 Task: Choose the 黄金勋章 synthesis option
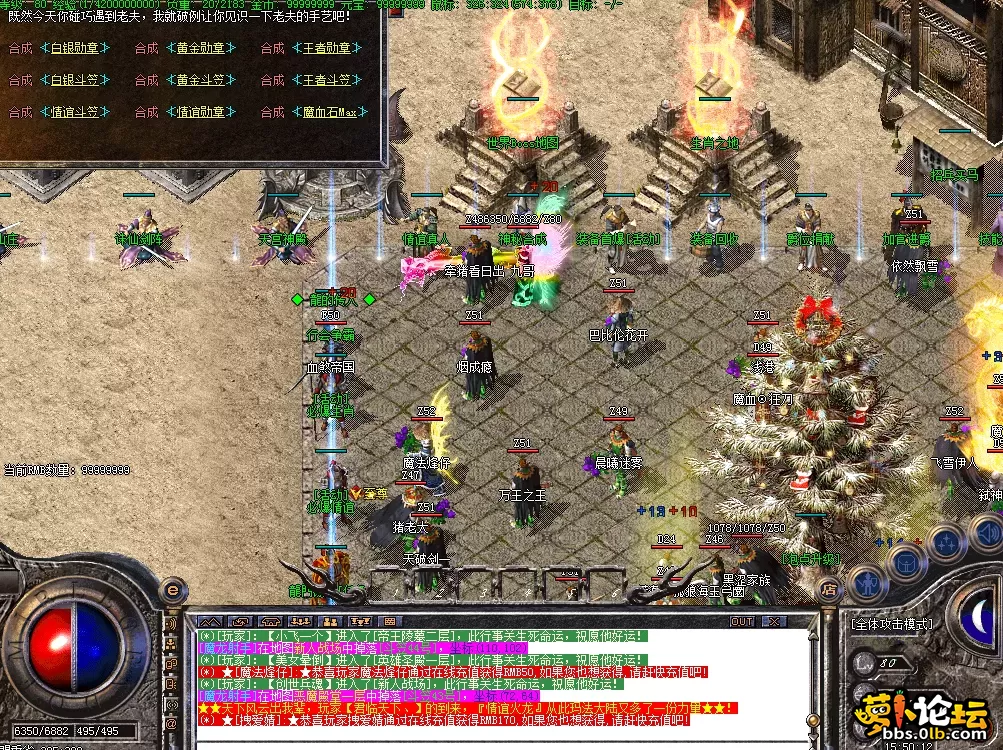click(x=201, y=48)
